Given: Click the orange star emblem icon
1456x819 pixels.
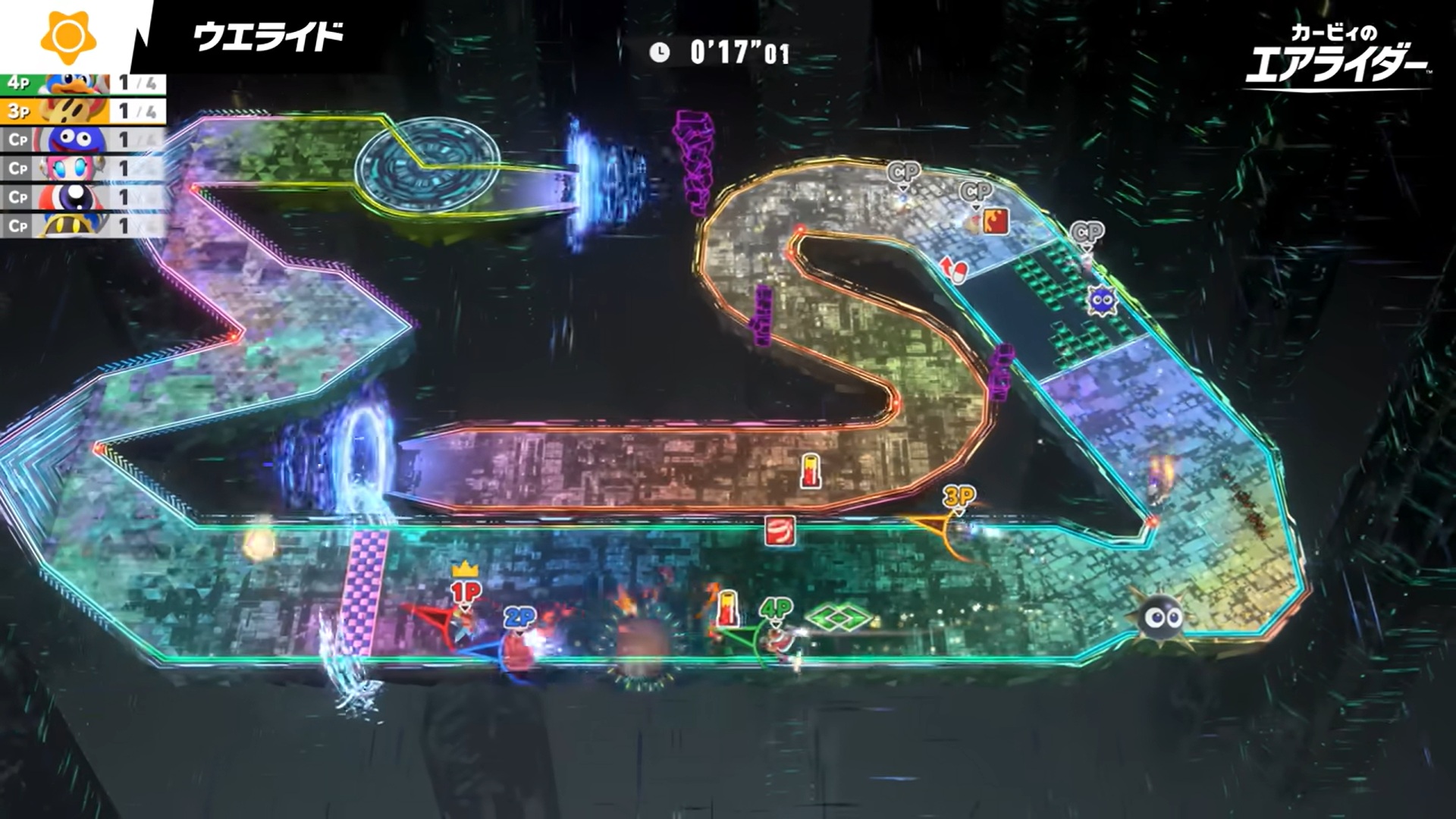Looking at the screenshot, I should pos(68,36).
